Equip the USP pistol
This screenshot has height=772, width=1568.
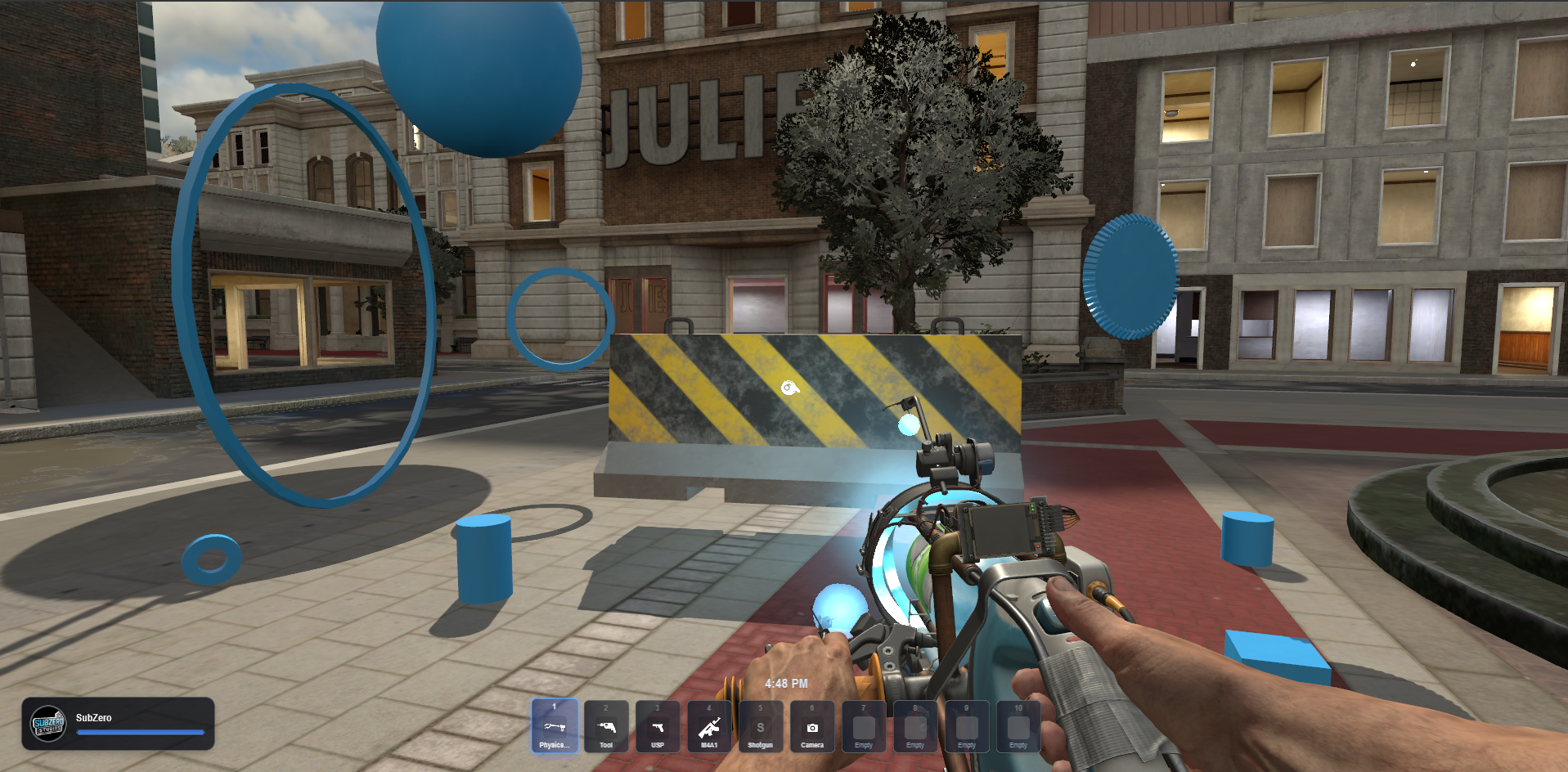(658, 726)
